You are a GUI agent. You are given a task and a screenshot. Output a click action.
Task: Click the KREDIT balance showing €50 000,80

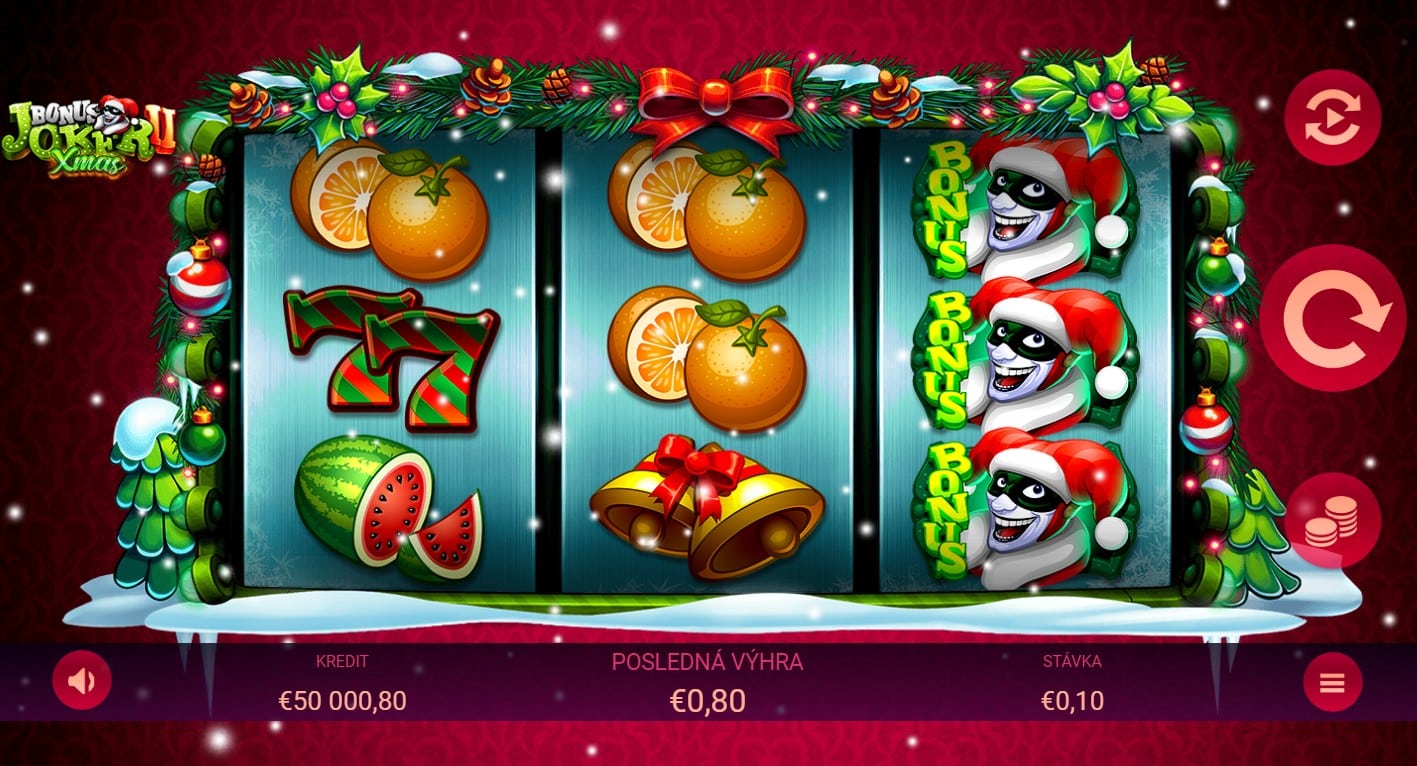point(340,699)
